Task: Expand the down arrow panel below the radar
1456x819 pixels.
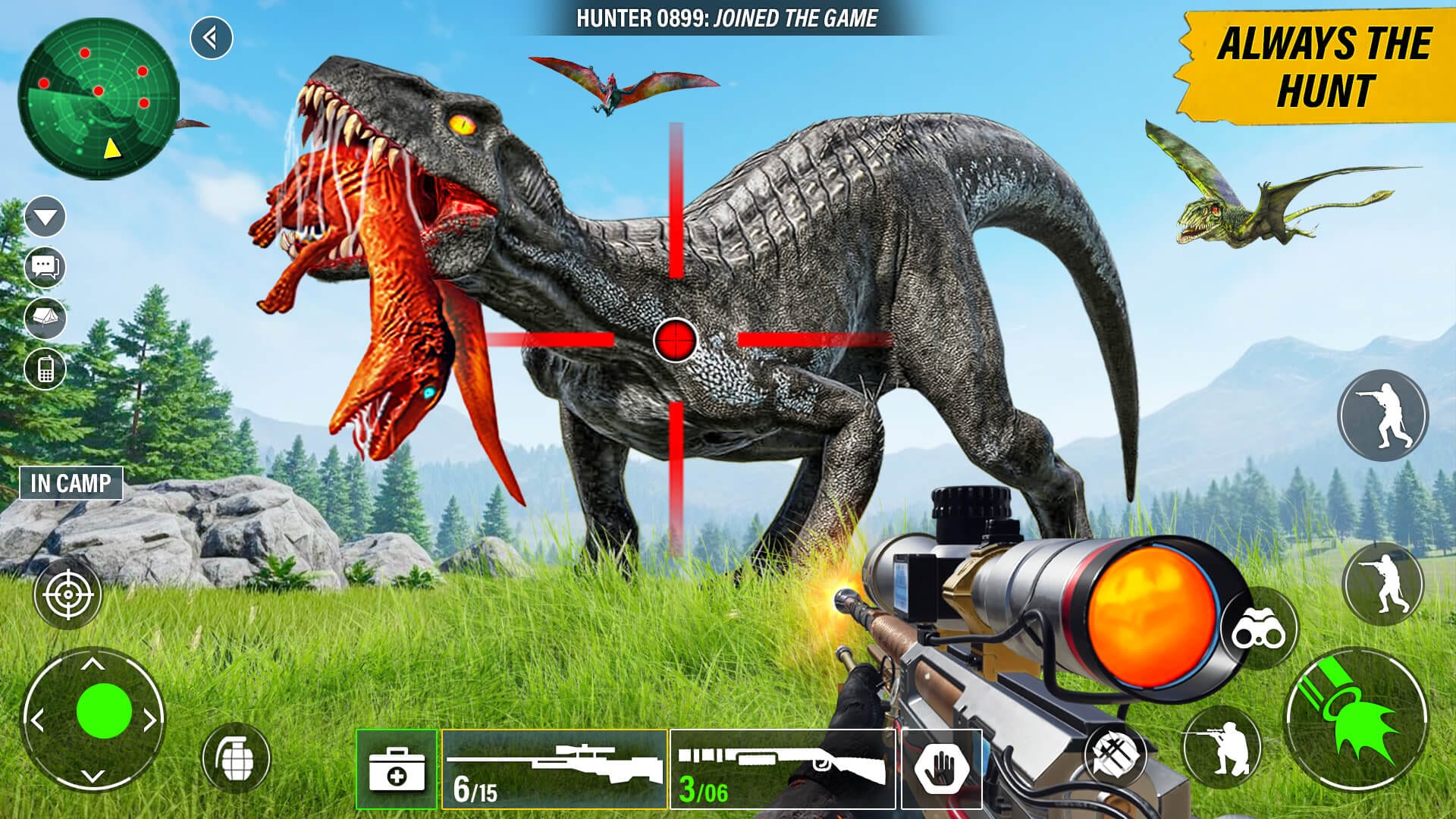Action: point(45,218)
